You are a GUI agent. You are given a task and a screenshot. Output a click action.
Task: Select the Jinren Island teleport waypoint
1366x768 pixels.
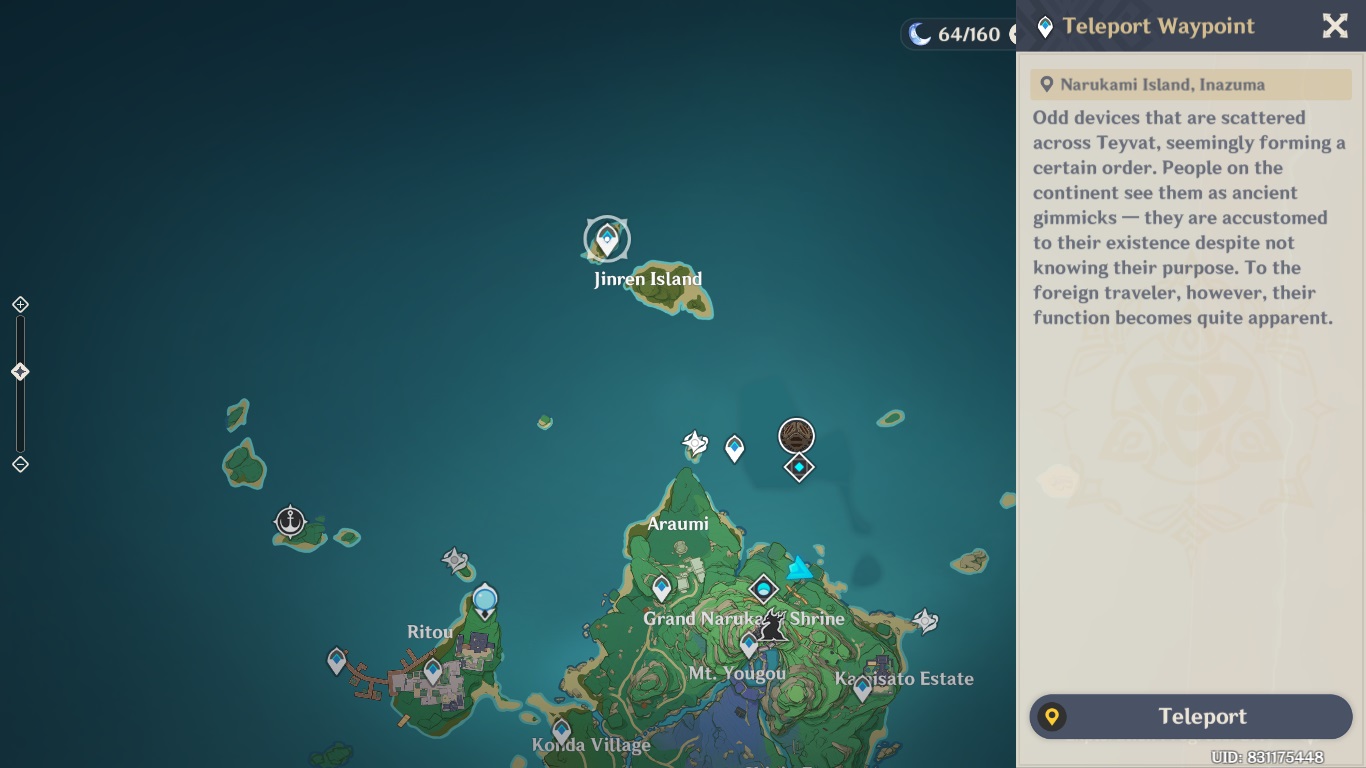pos(607,239)
